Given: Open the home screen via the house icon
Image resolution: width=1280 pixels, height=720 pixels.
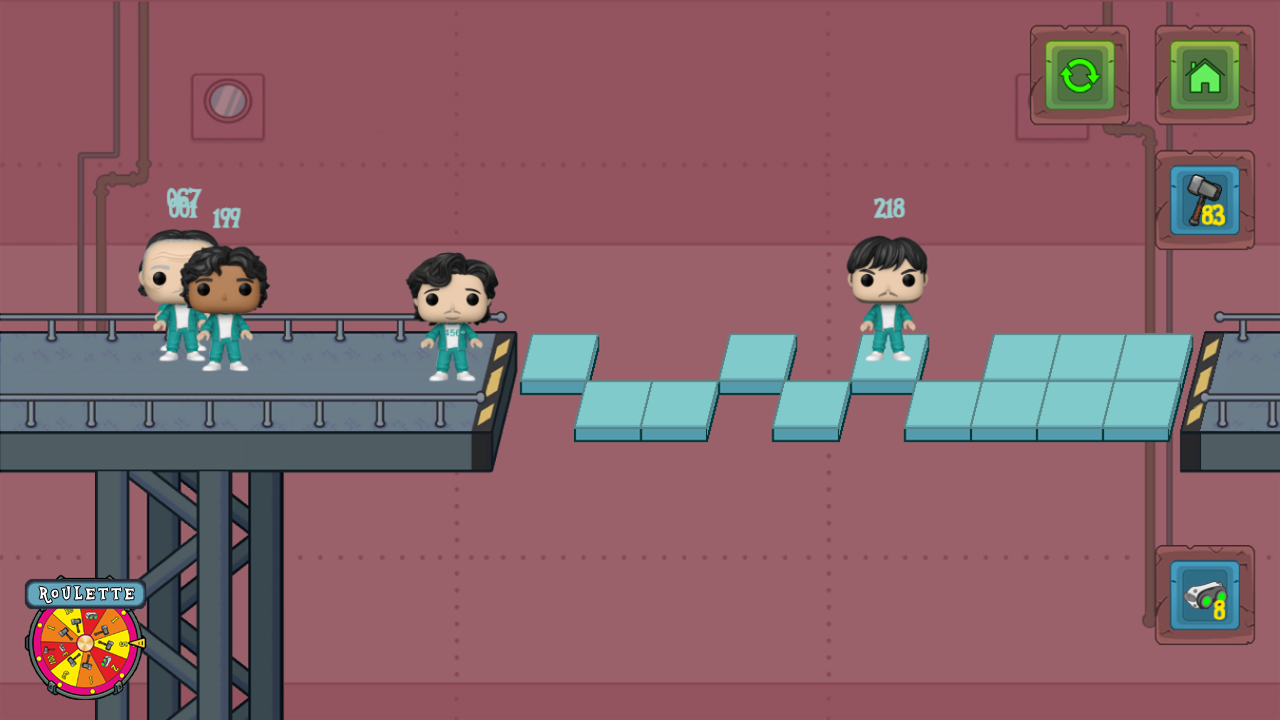Looking at the screenshot, I should click(x=1204, y=74).
